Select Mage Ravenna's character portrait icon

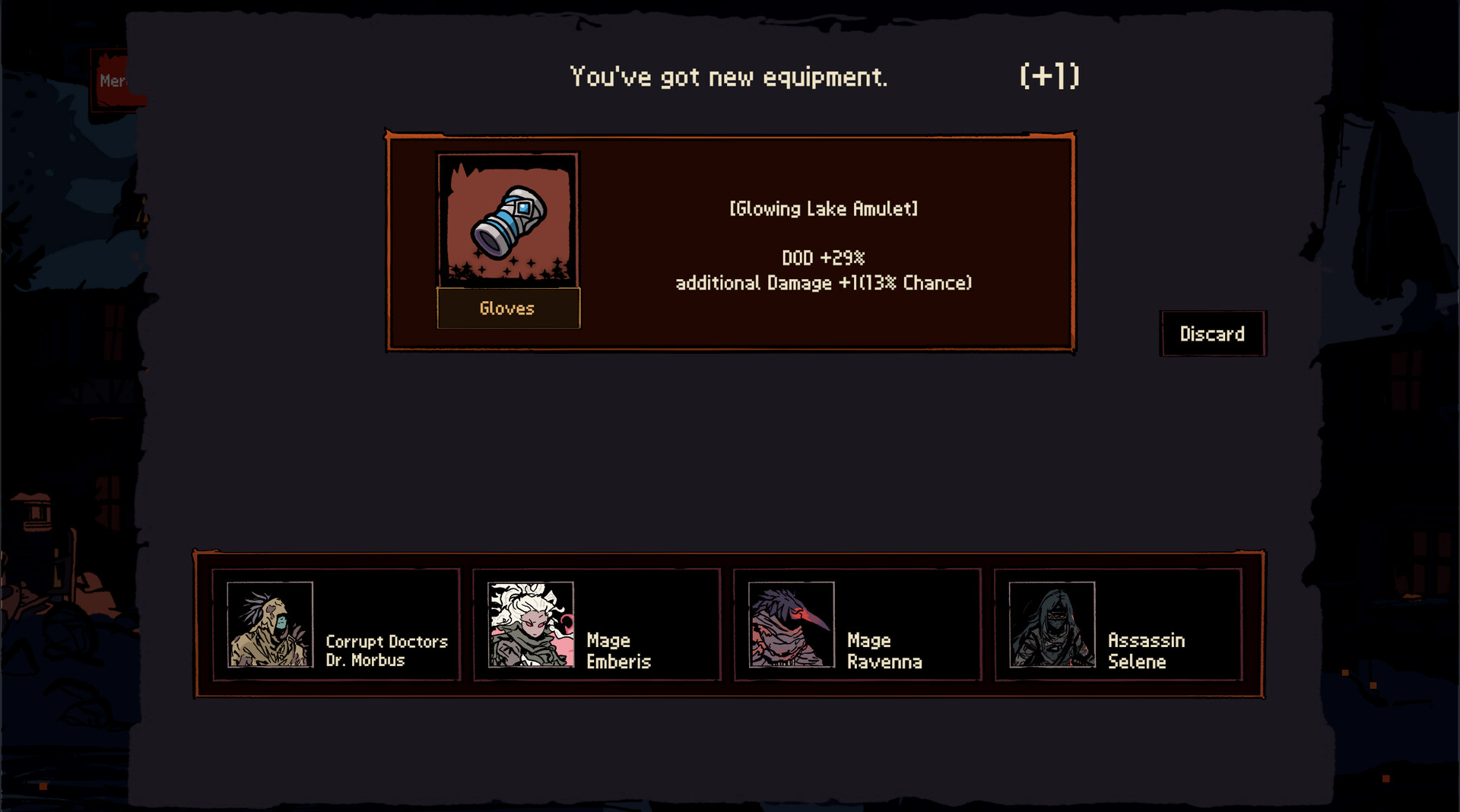click(x=790, y=625)
